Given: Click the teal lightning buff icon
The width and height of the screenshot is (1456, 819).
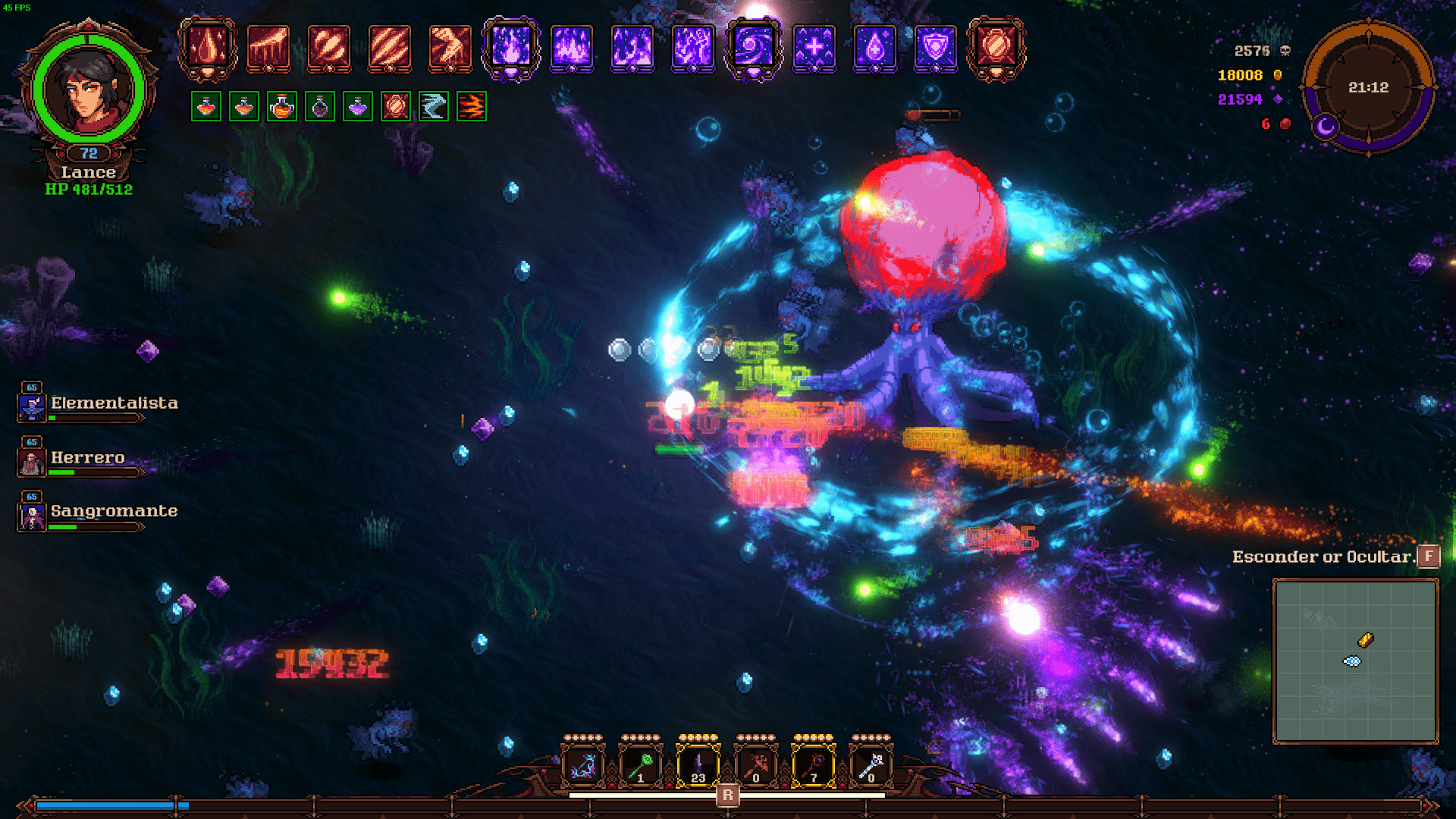Looking at the screenshot, I should tap(434, 107).
